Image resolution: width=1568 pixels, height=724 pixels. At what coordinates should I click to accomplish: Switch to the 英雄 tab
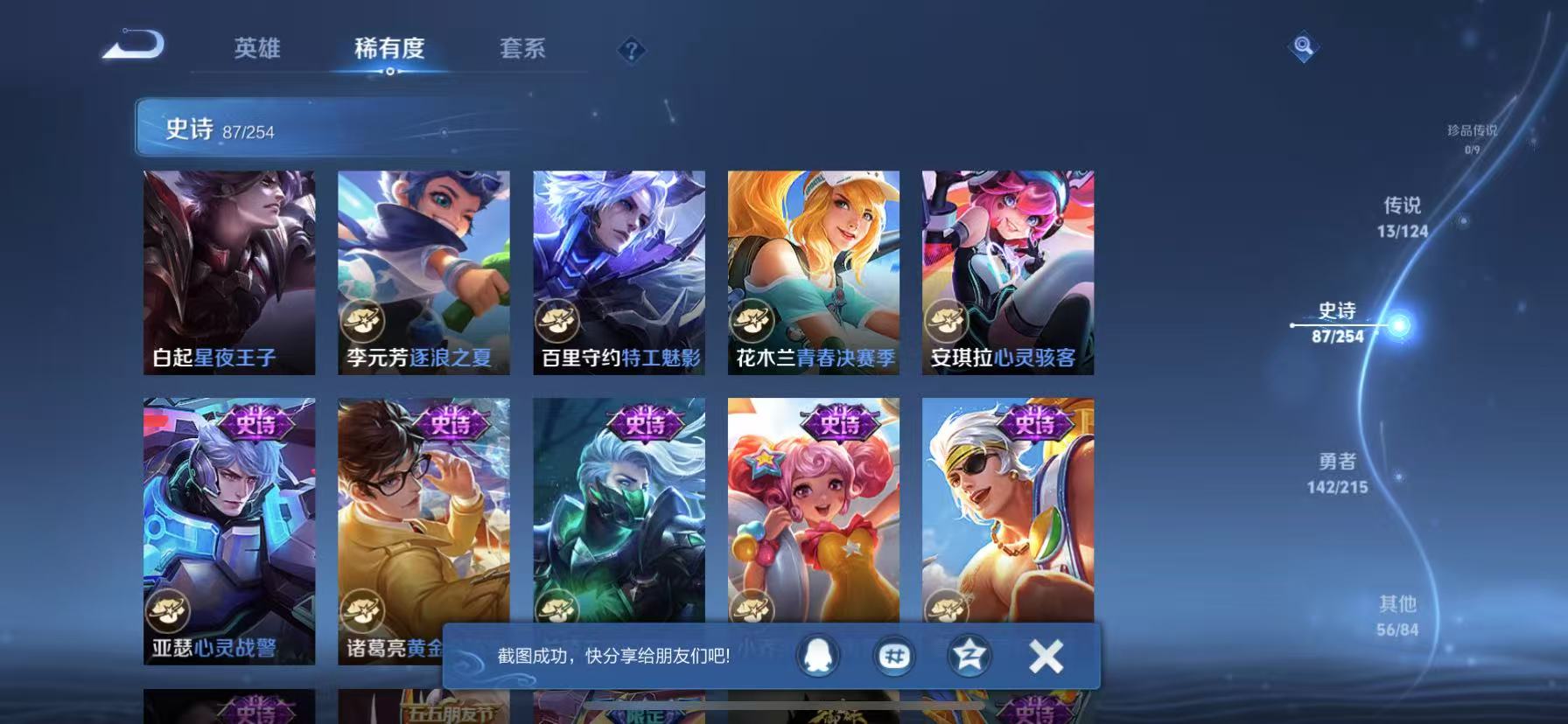(x=255, y=50)
